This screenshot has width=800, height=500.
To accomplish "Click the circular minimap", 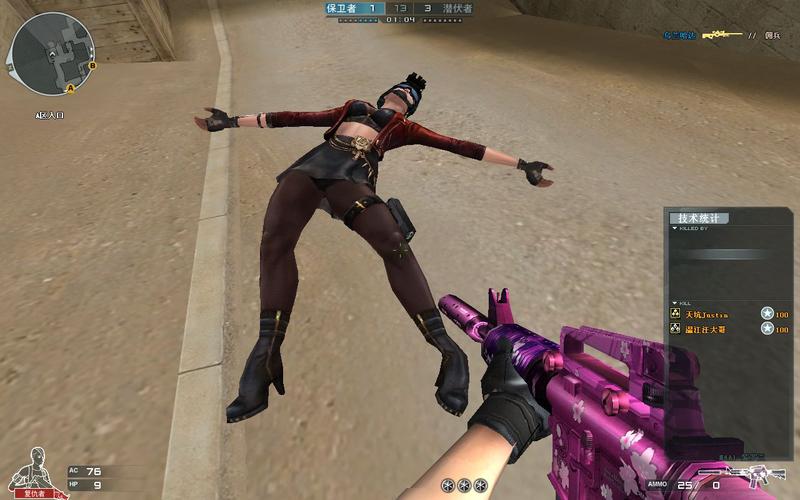I will pos(55,54).
